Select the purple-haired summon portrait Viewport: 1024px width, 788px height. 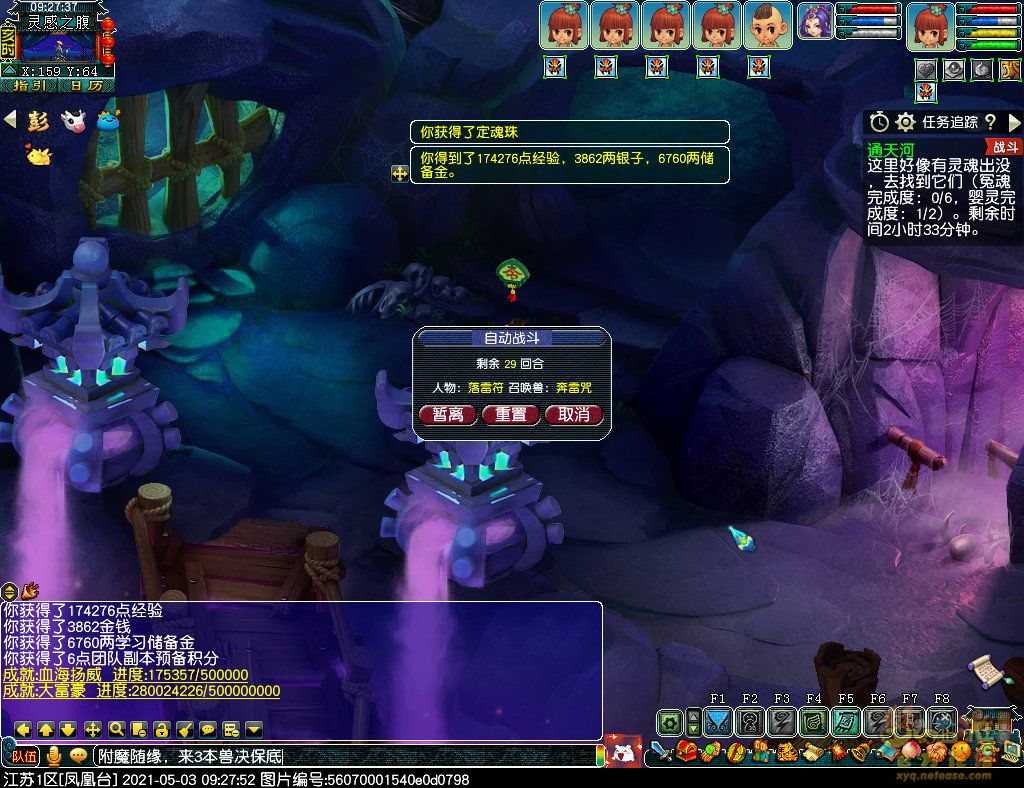815,25
